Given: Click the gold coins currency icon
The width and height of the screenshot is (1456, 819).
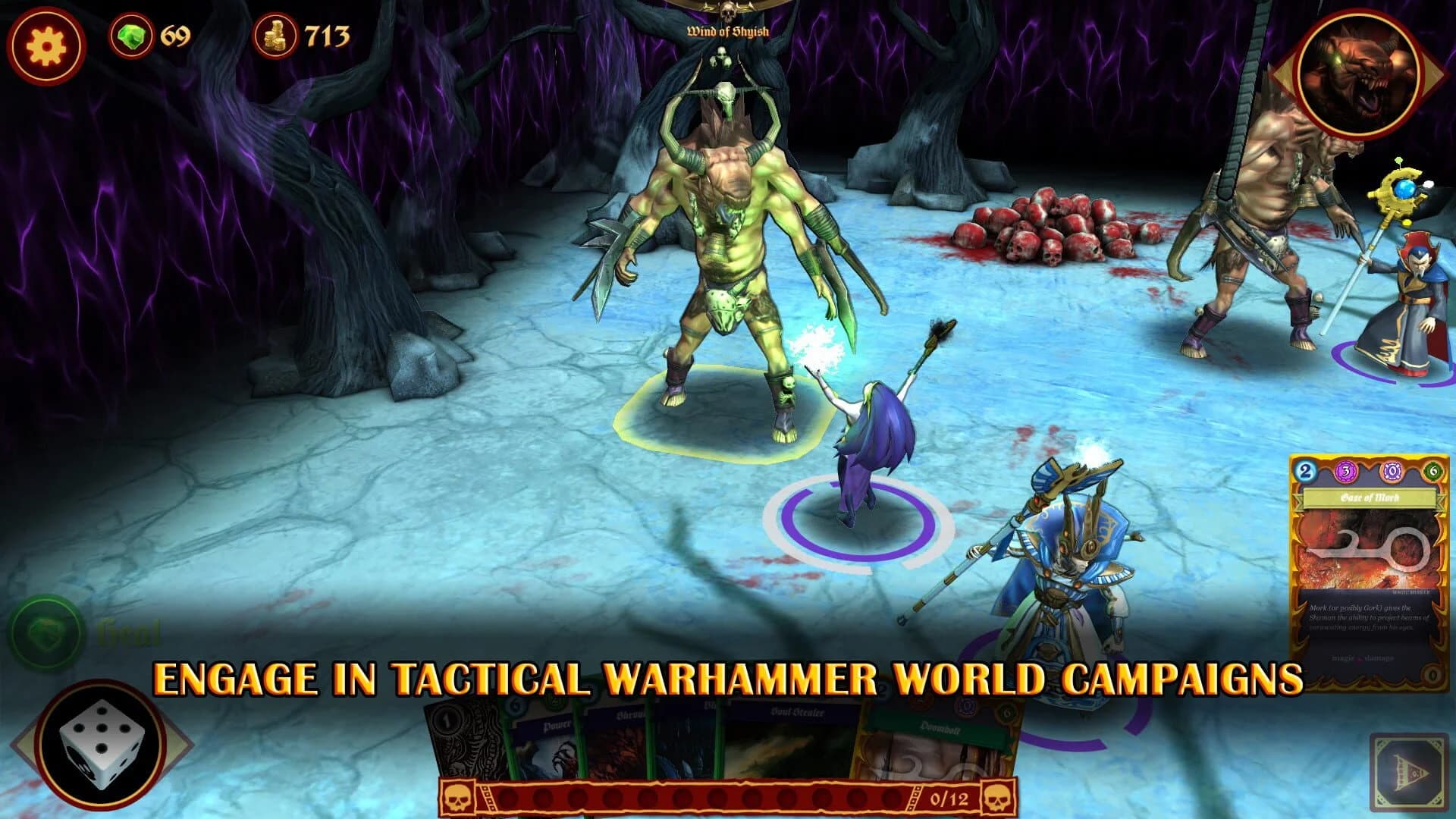Looking at the screenshot, I should click(x=278, y=36).
